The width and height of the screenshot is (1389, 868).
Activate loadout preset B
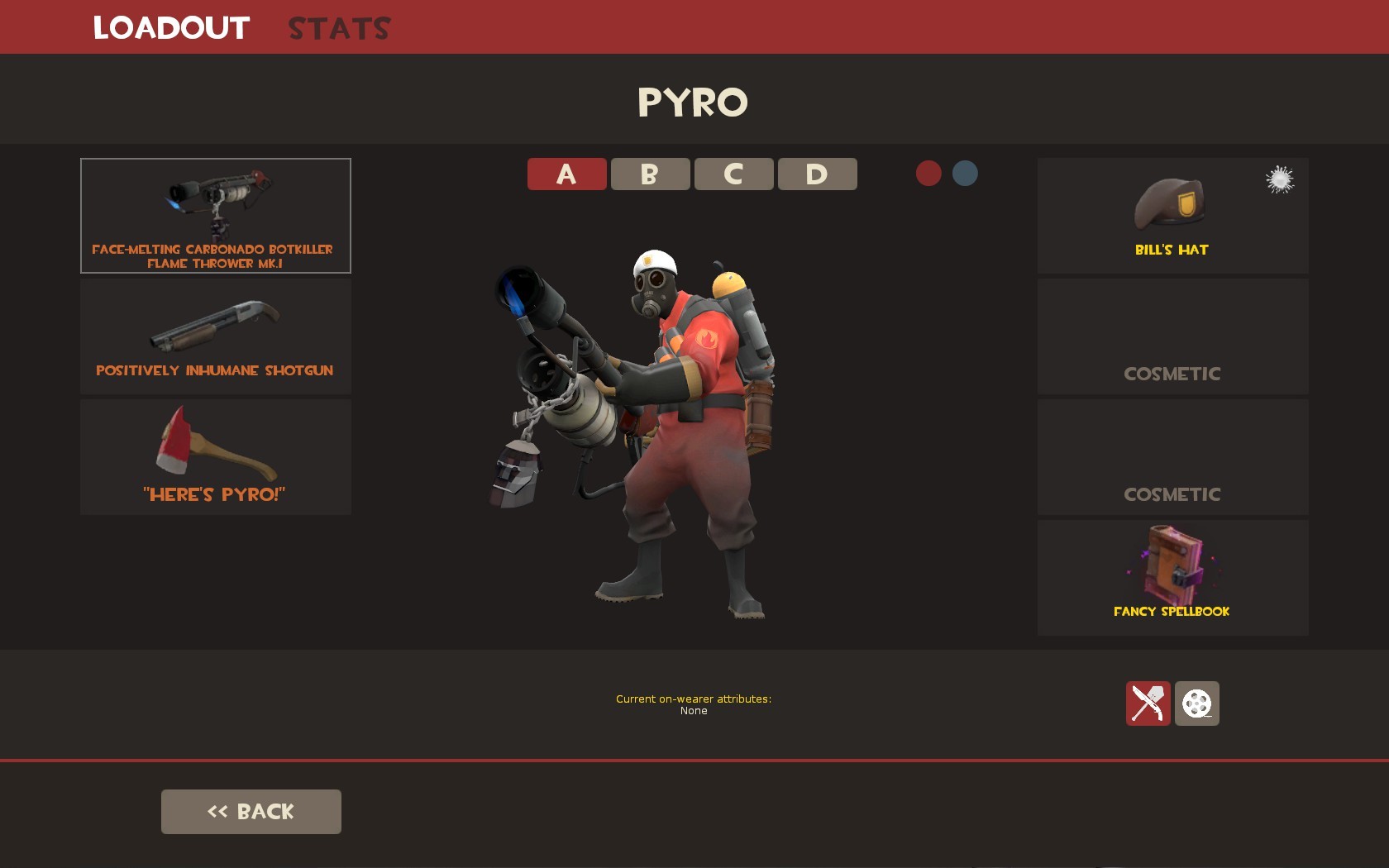[x=649, y=174]
